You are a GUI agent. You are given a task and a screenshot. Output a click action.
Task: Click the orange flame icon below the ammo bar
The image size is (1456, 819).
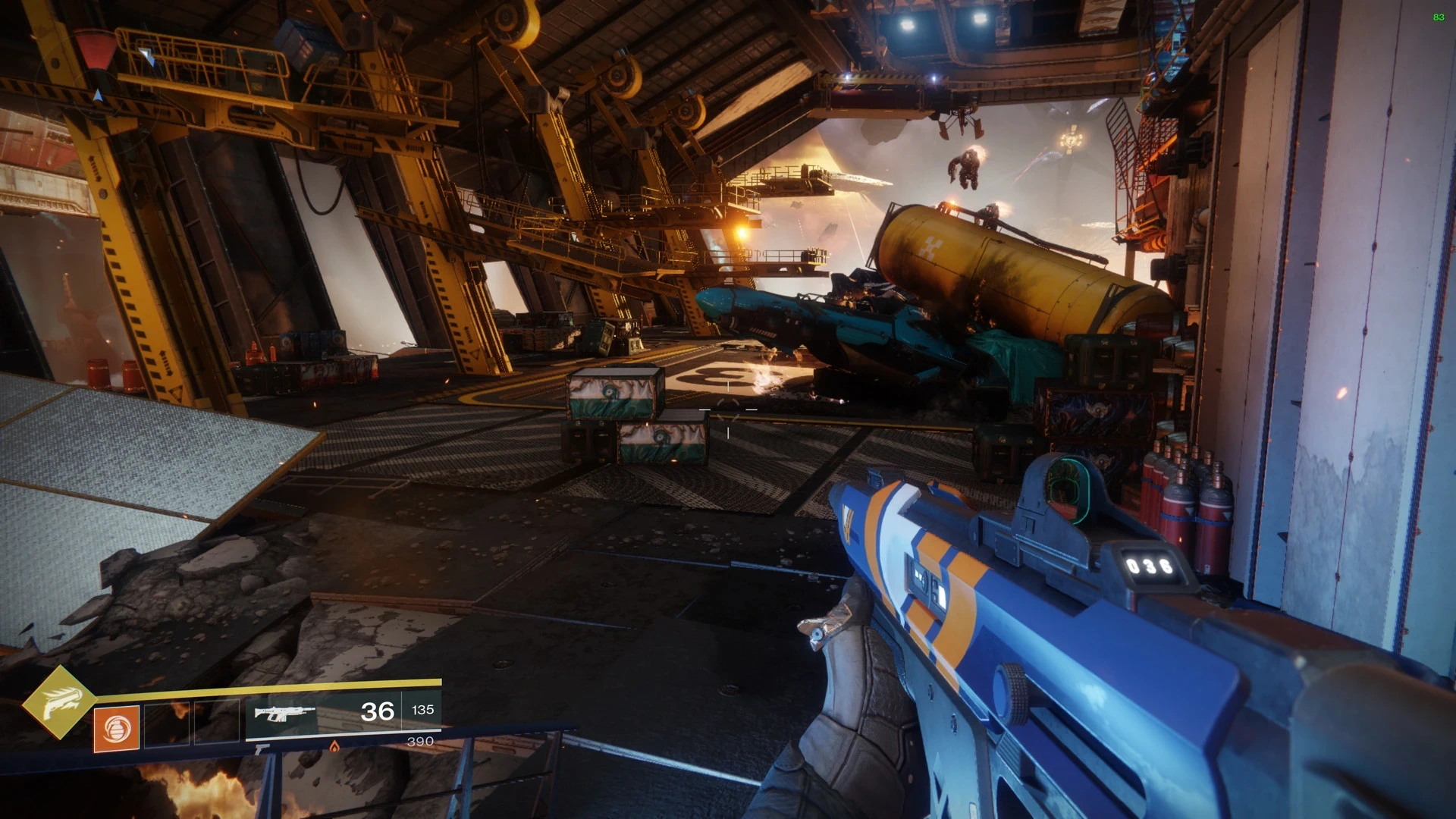click(x=334, y=746)
